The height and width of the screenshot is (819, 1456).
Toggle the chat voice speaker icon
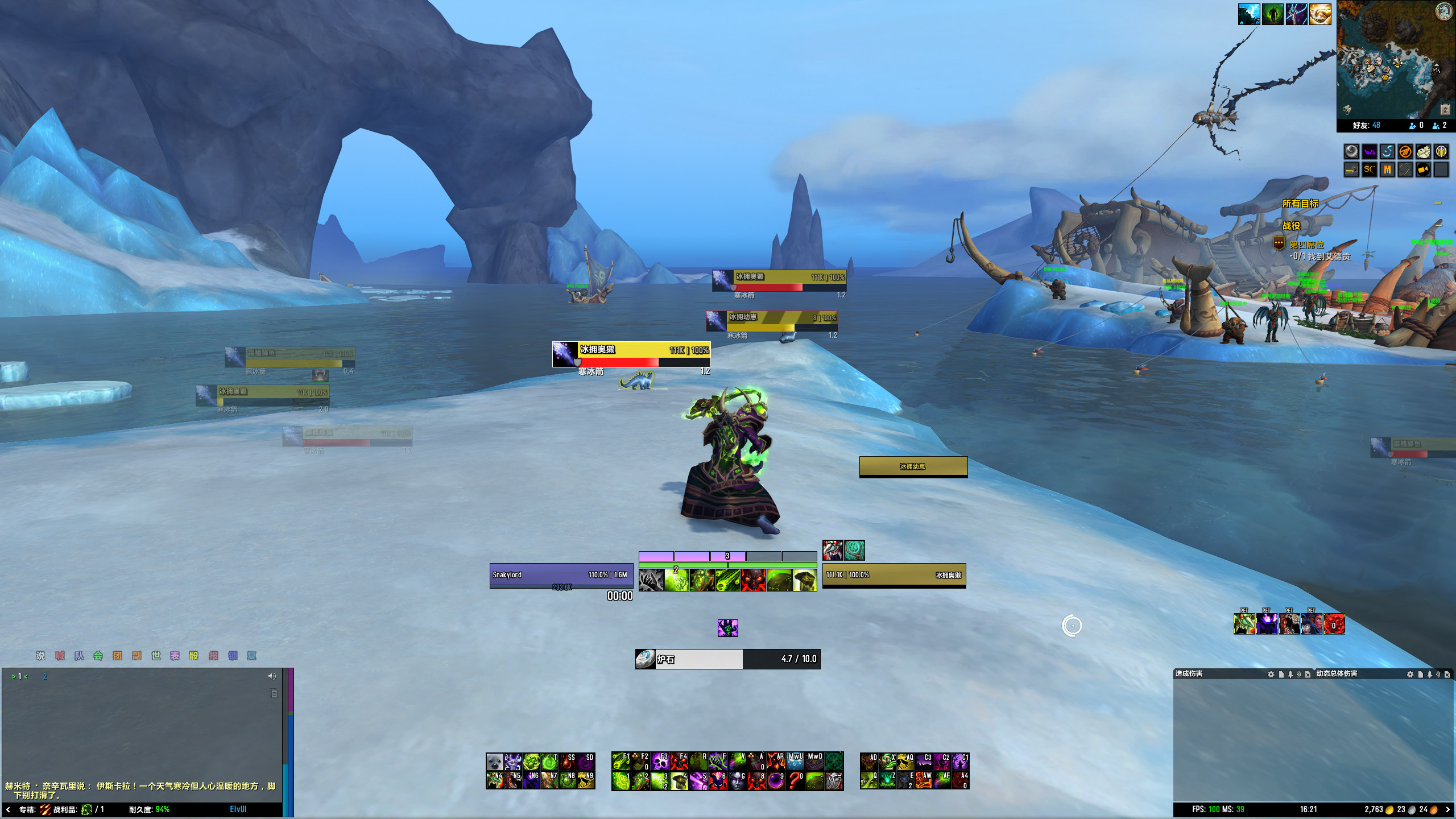coord(272,676)
